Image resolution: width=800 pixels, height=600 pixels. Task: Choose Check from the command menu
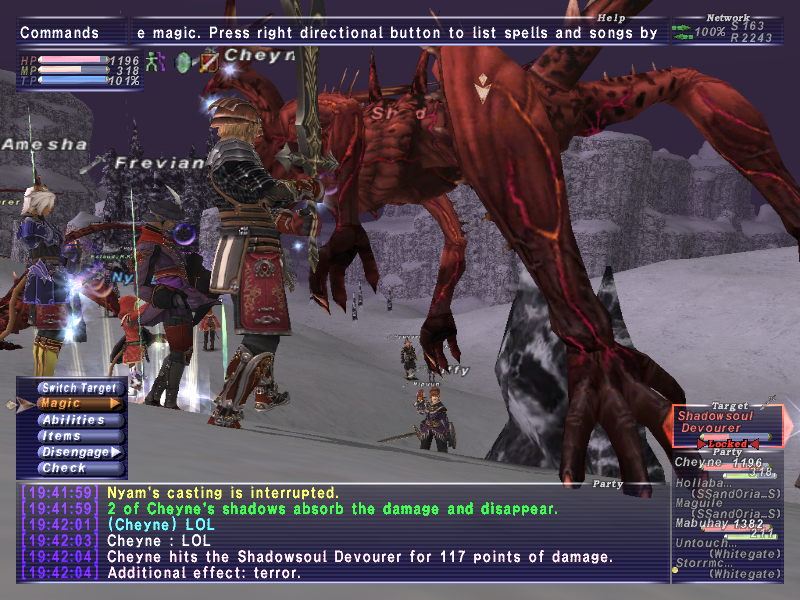pyautogui.click(x=80, y=468)
